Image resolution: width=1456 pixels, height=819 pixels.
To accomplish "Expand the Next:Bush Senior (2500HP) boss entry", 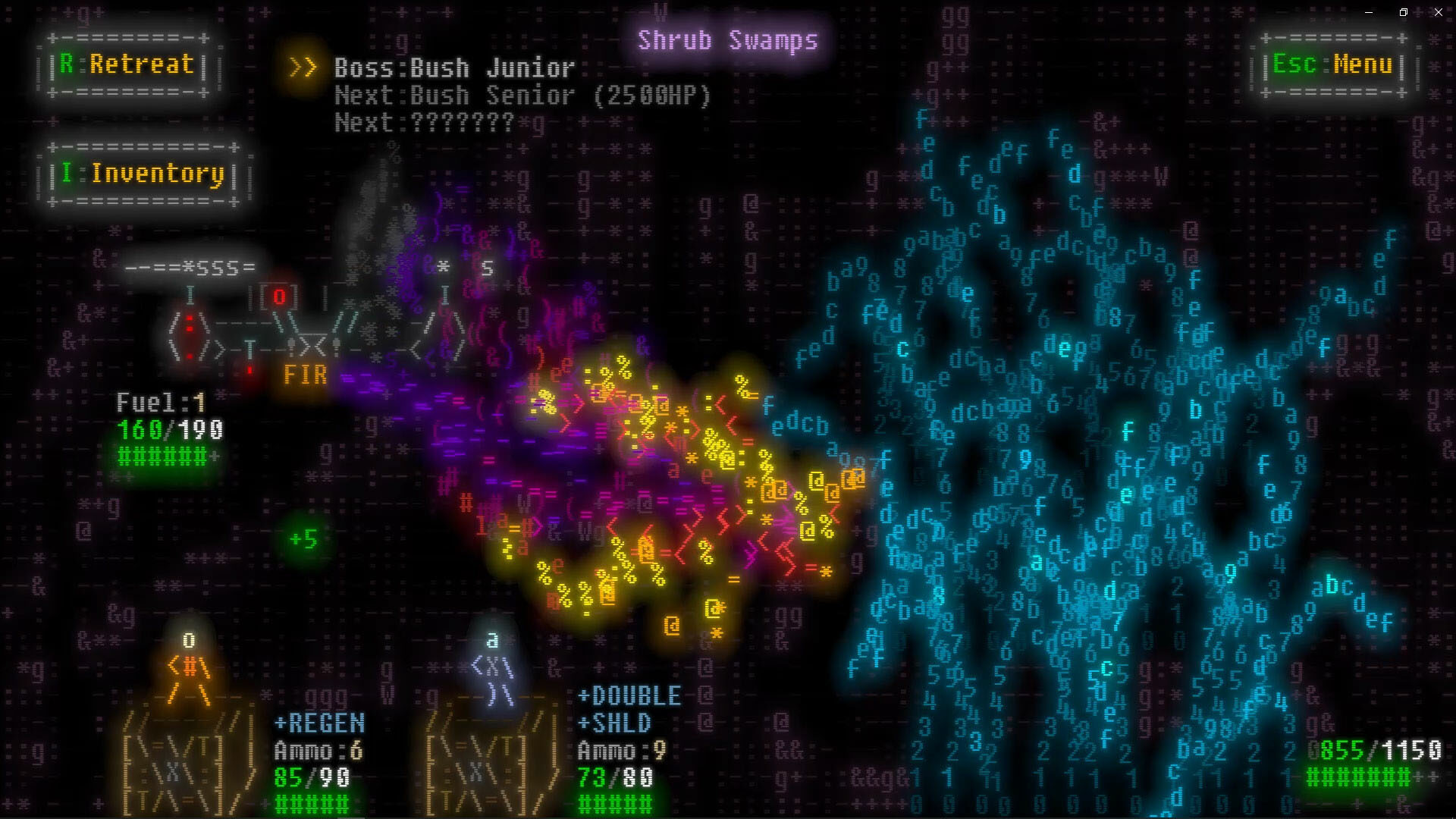I will pos(522,96).
